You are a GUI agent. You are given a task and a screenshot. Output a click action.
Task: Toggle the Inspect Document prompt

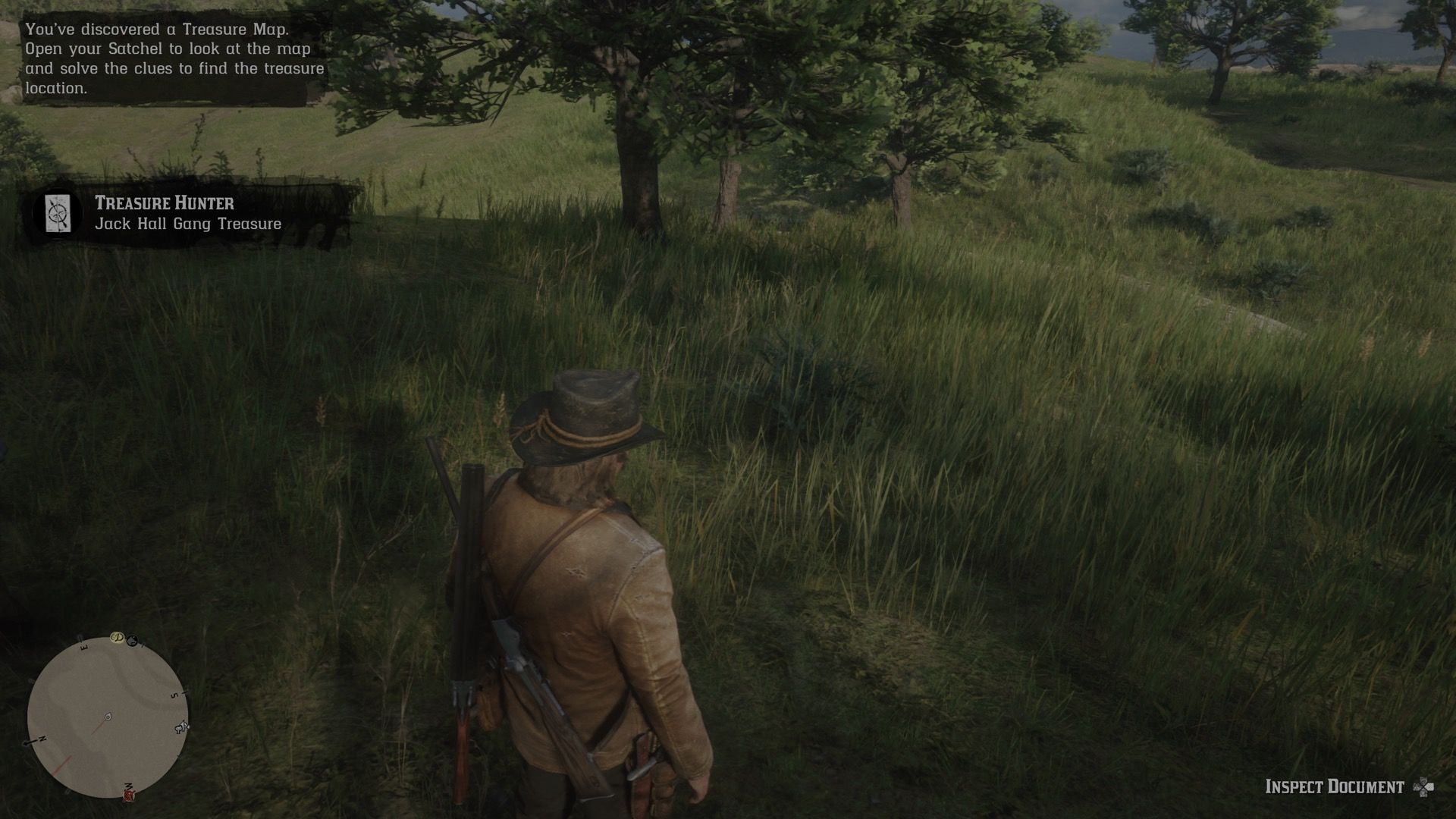[1357, 788]
